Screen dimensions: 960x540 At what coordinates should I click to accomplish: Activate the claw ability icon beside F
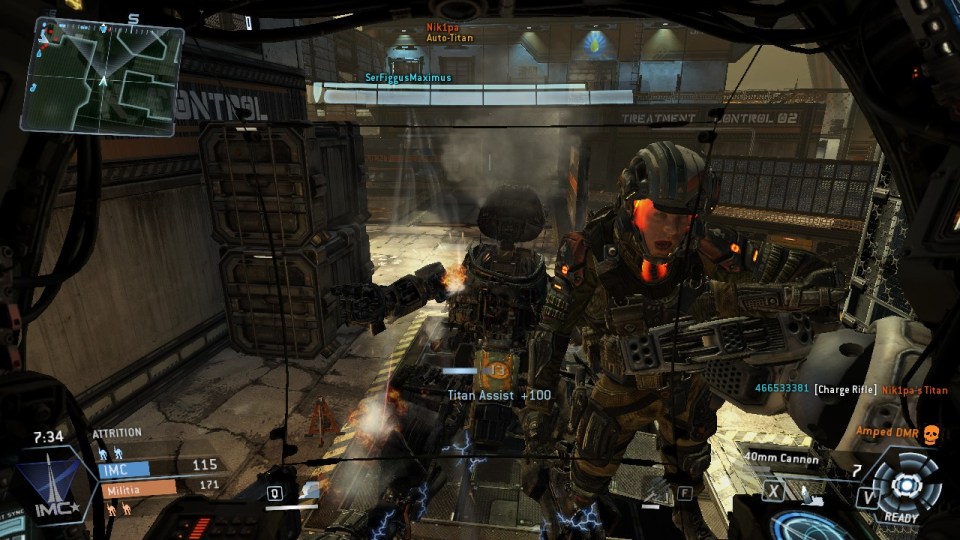click(x=656, y=490)
